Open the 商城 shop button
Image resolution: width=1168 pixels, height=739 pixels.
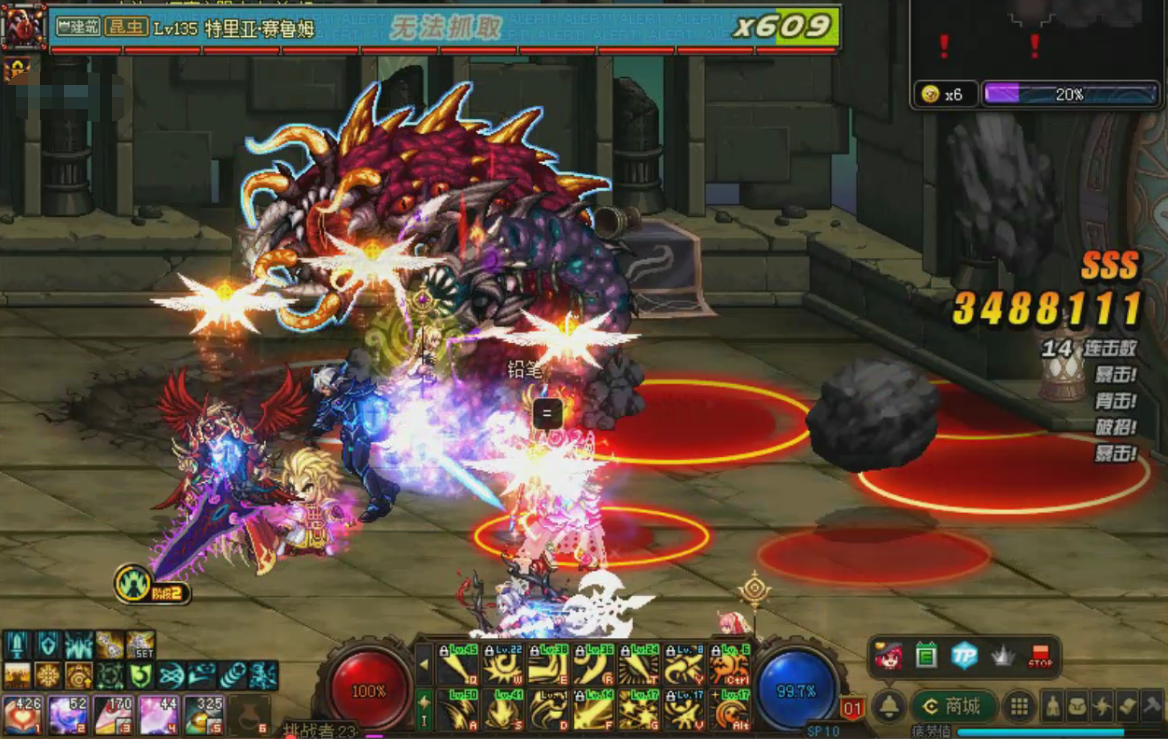click(x=953, y=706)
